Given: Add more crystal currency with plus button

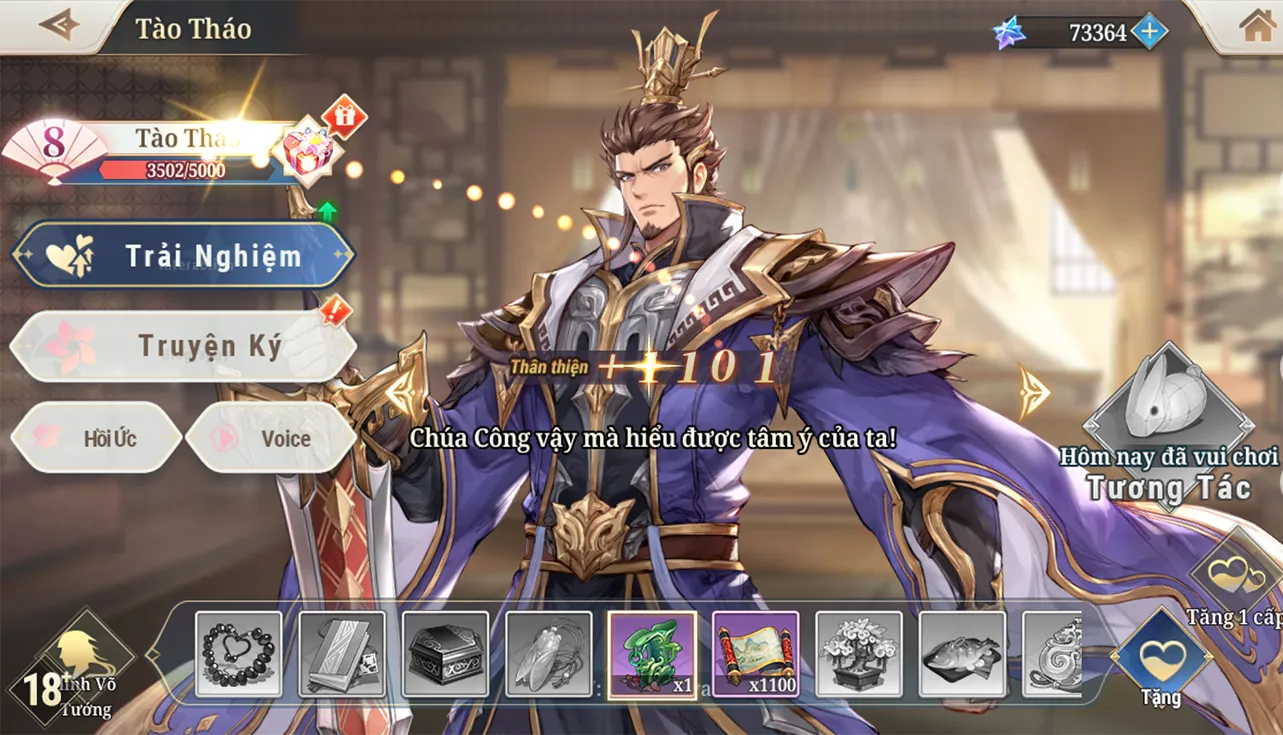Looking at the screenshot, I should click(x=1149, y=32).
